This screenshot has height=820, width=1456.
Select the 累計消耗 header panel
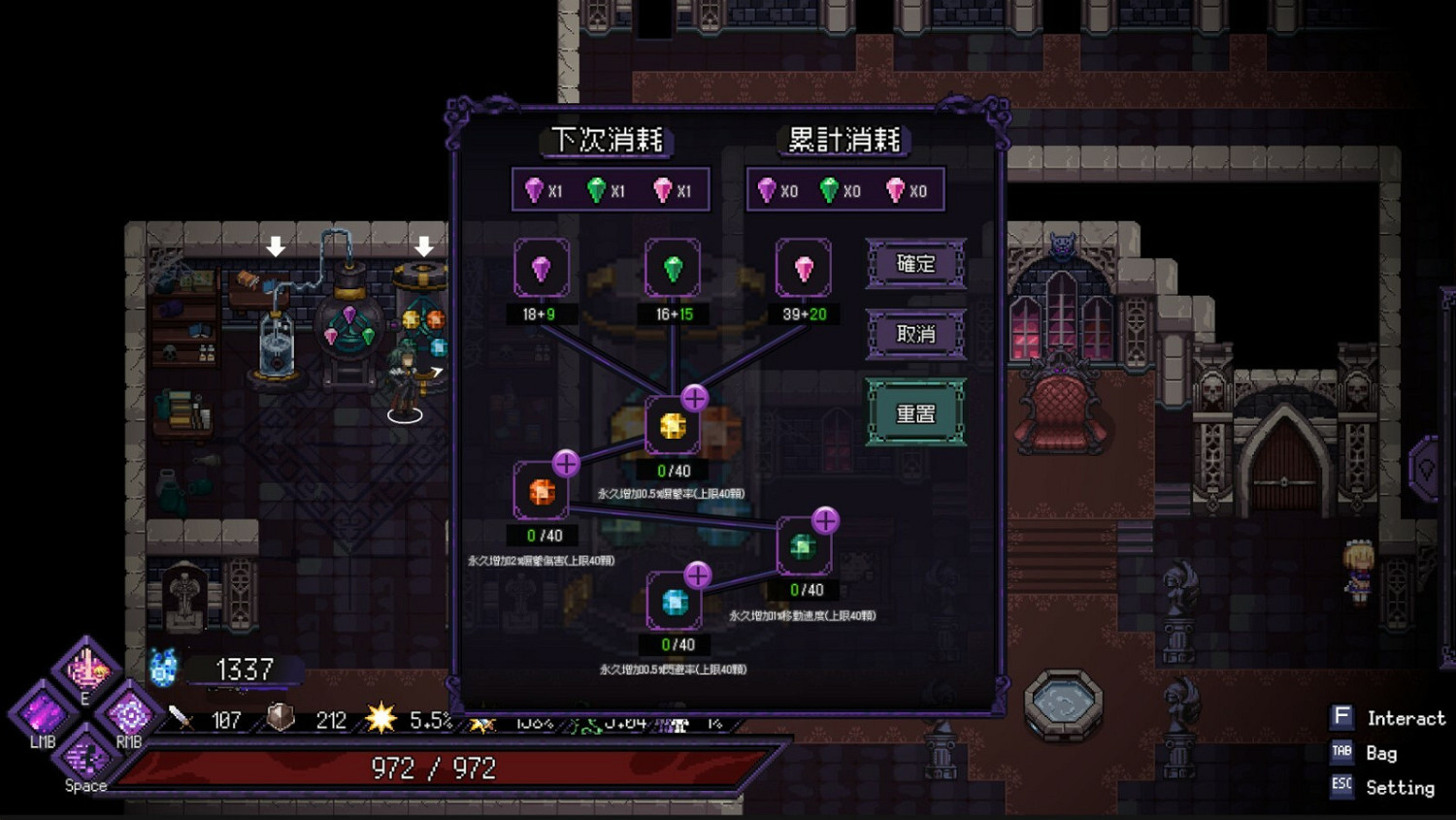coord(844,139)
